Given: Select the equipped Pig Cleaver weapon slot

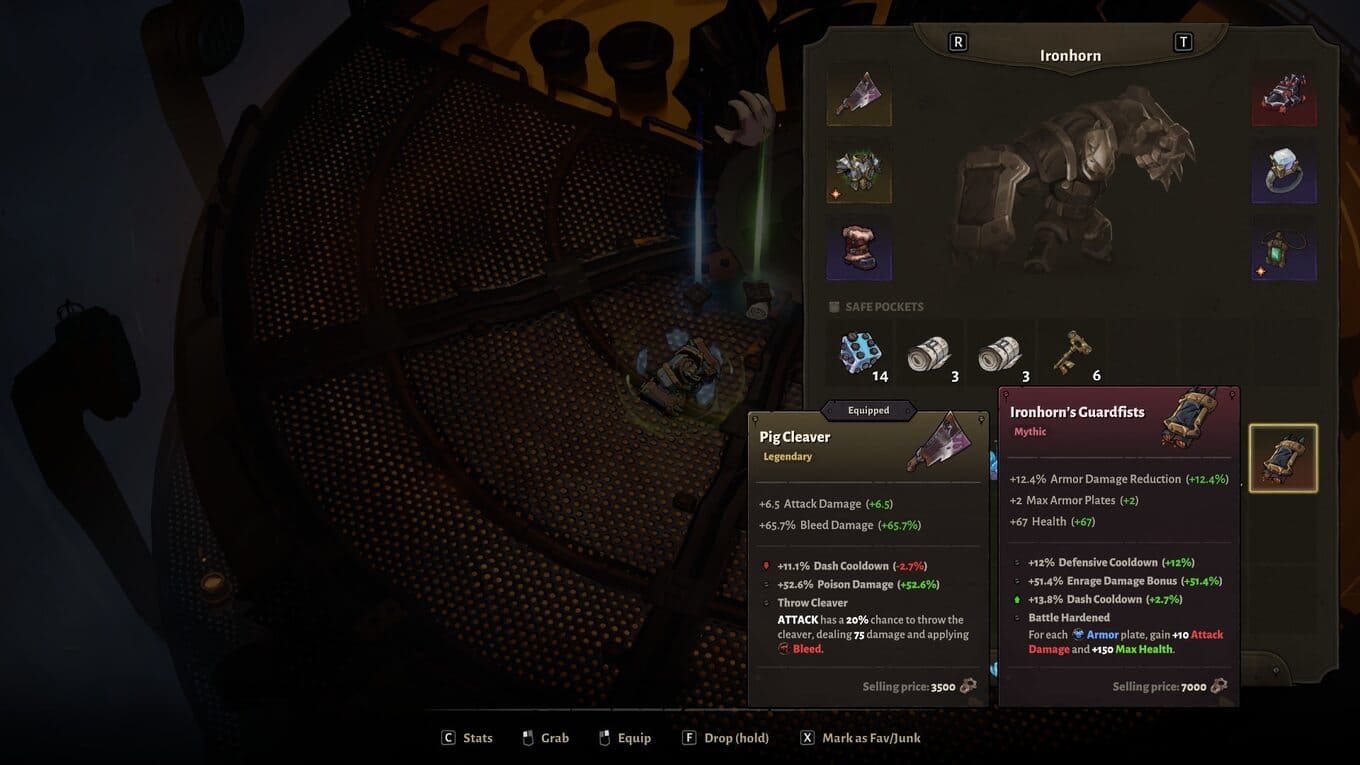Looking at the screenshot, I should click(x=859, y=94).
